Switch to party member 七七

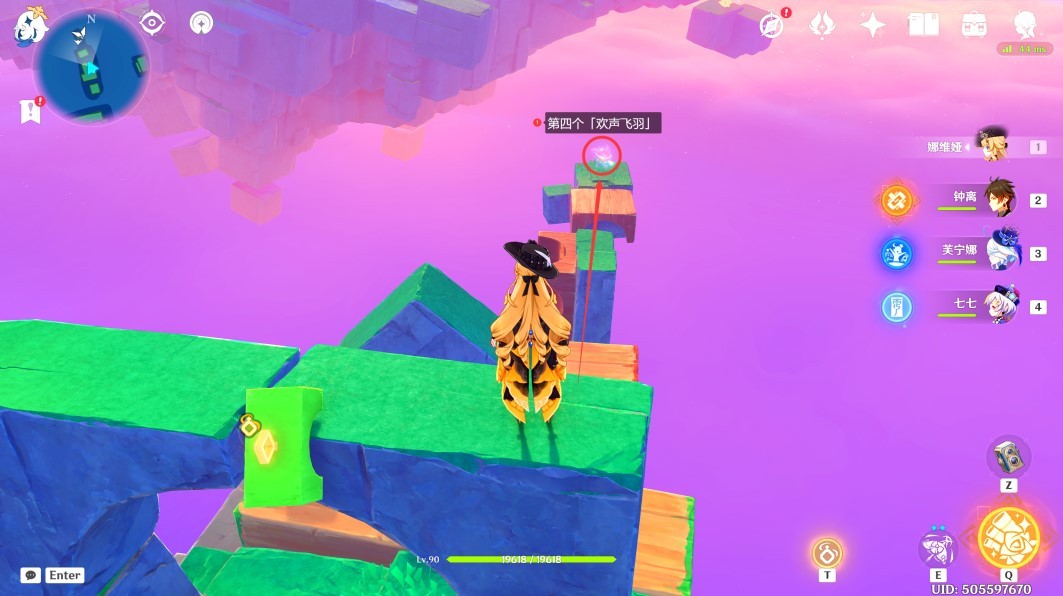coord(998,304)
